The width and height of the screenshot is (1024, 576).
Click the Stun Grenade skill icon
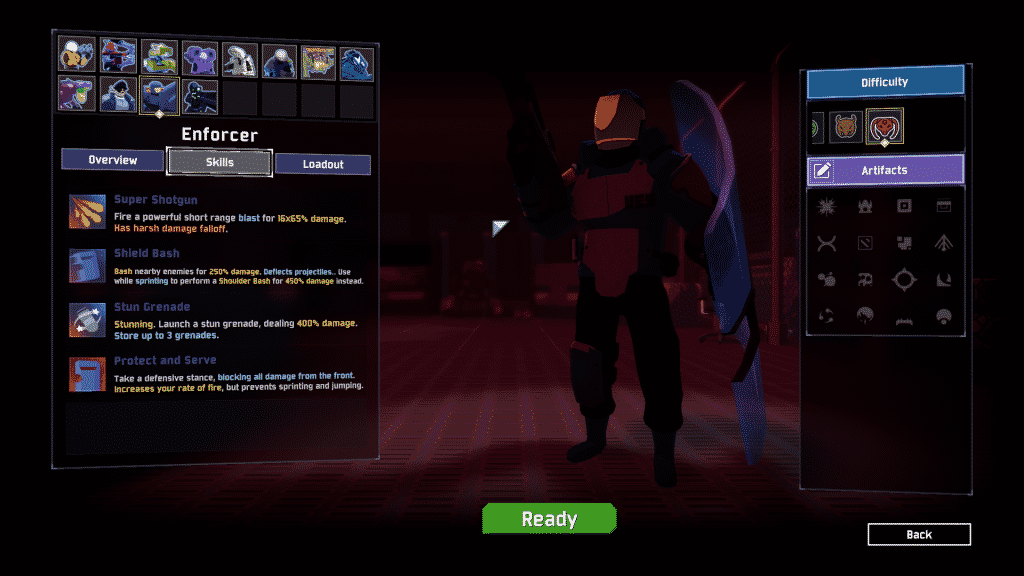85,319
